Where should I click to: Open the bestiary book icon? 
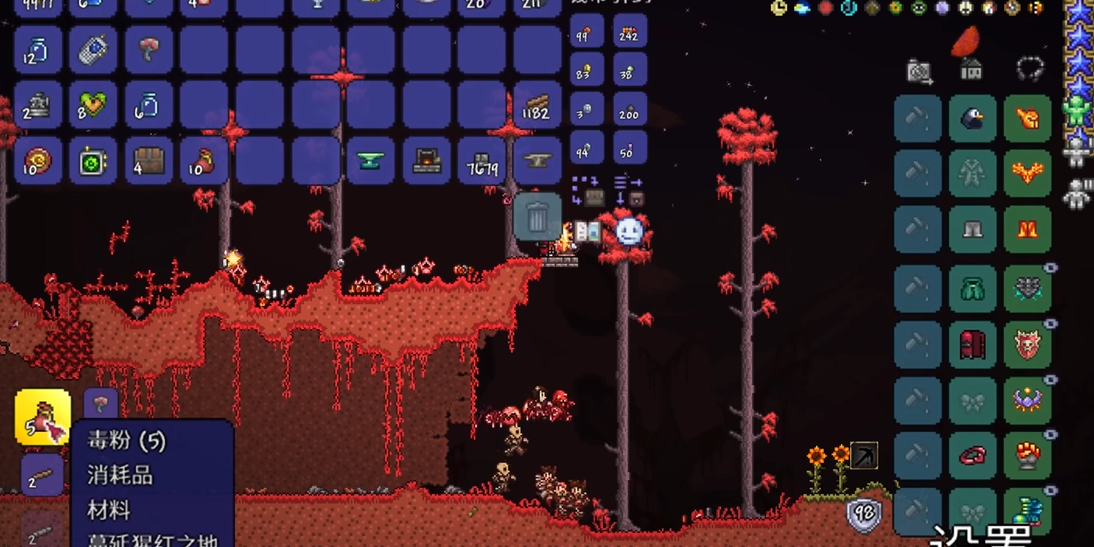(587, 233)
